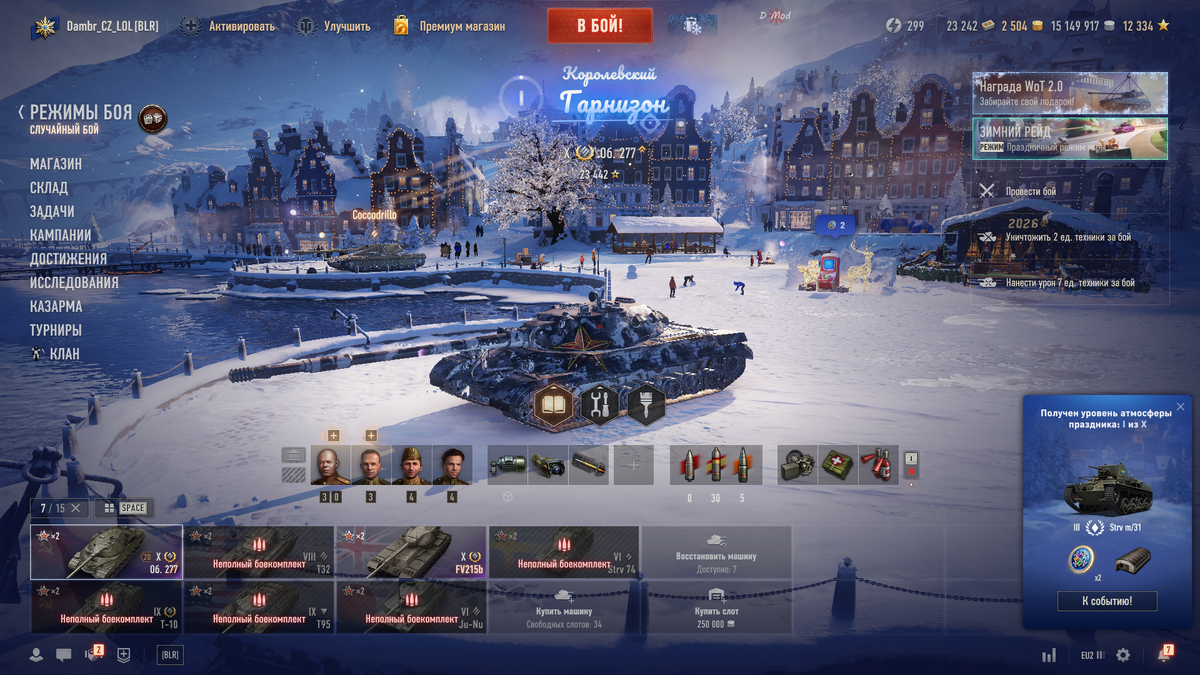This screenshot has width=1200, height=675.
Task: Claim the Награда WoT 2.0 banner
Action: (x=1069, y=93)
